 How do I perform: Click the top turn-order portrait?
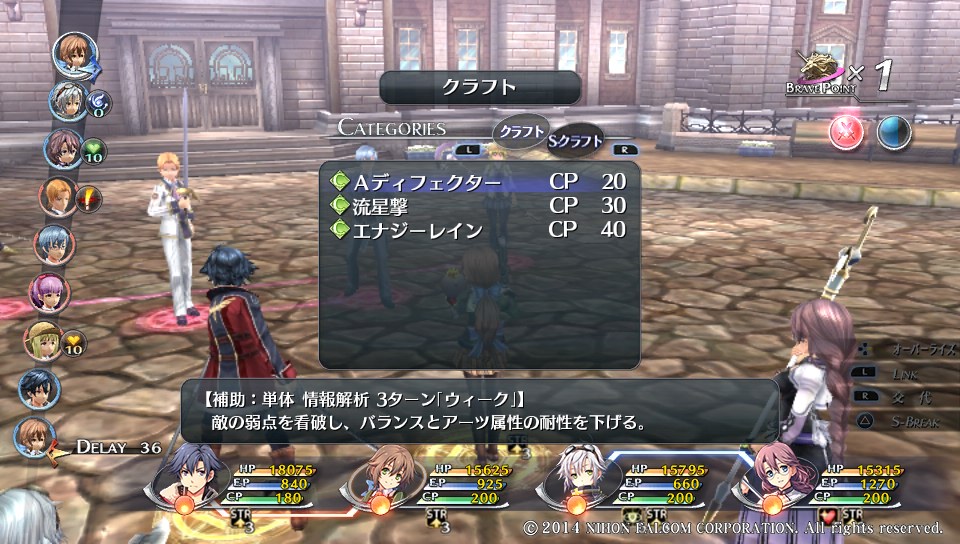pos(74,55)
